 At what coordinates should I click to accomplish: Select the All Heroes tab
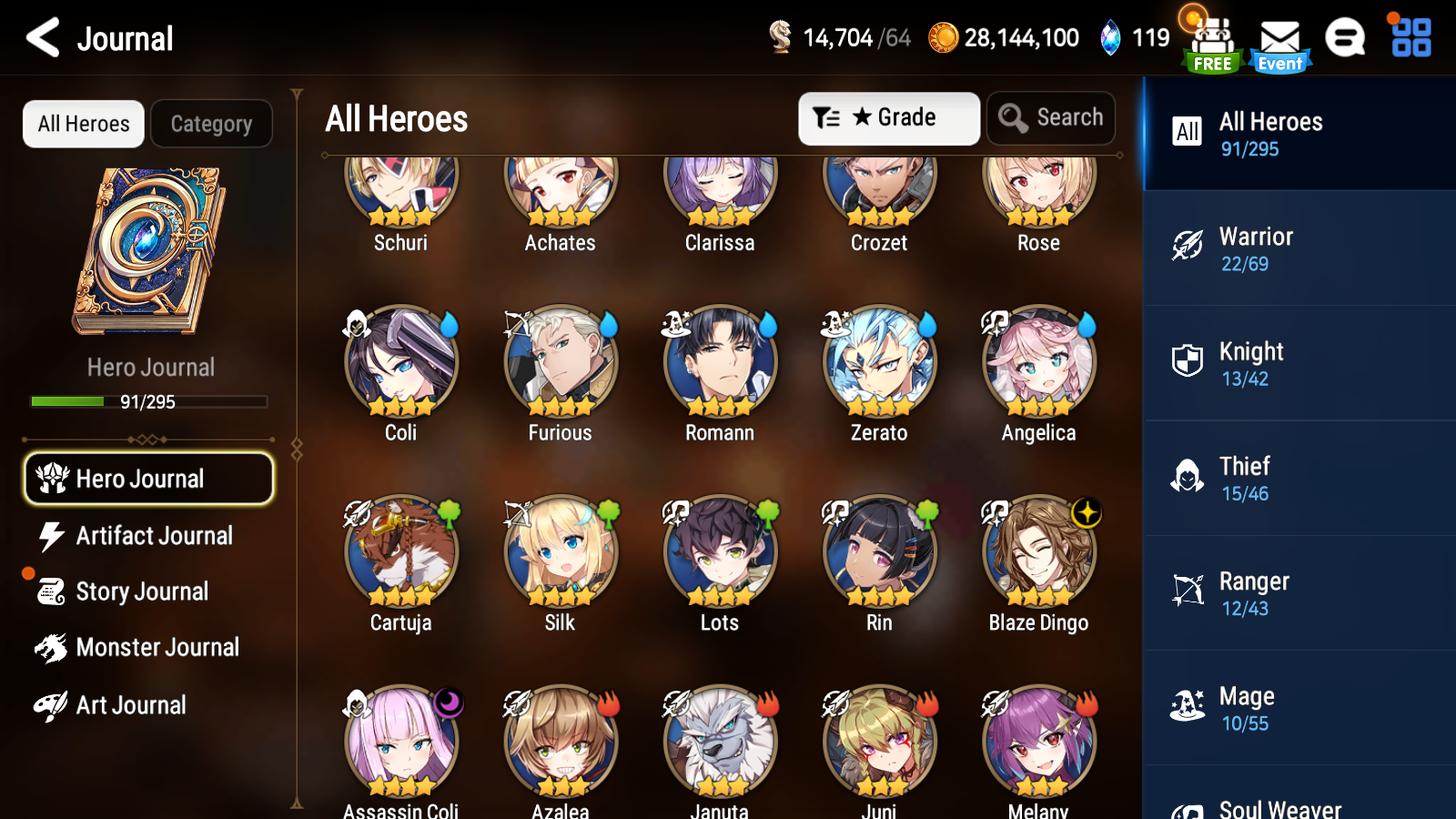click(83, 124)
